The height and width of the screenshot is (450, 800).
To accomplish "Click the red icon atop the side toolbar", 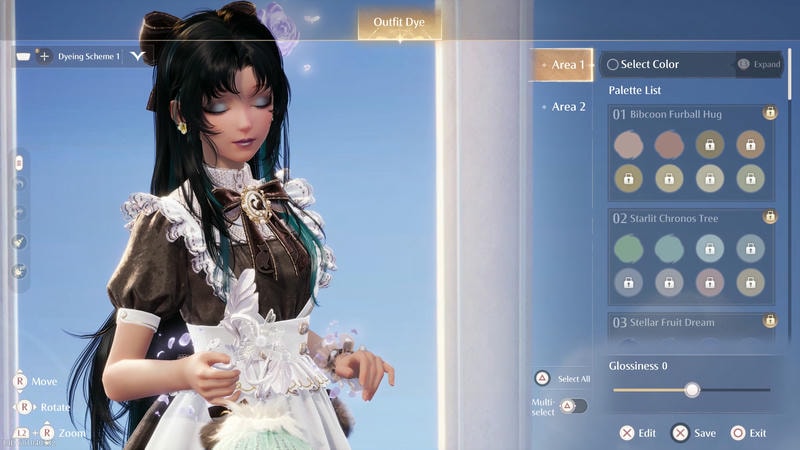I will [x=18, y=161].
